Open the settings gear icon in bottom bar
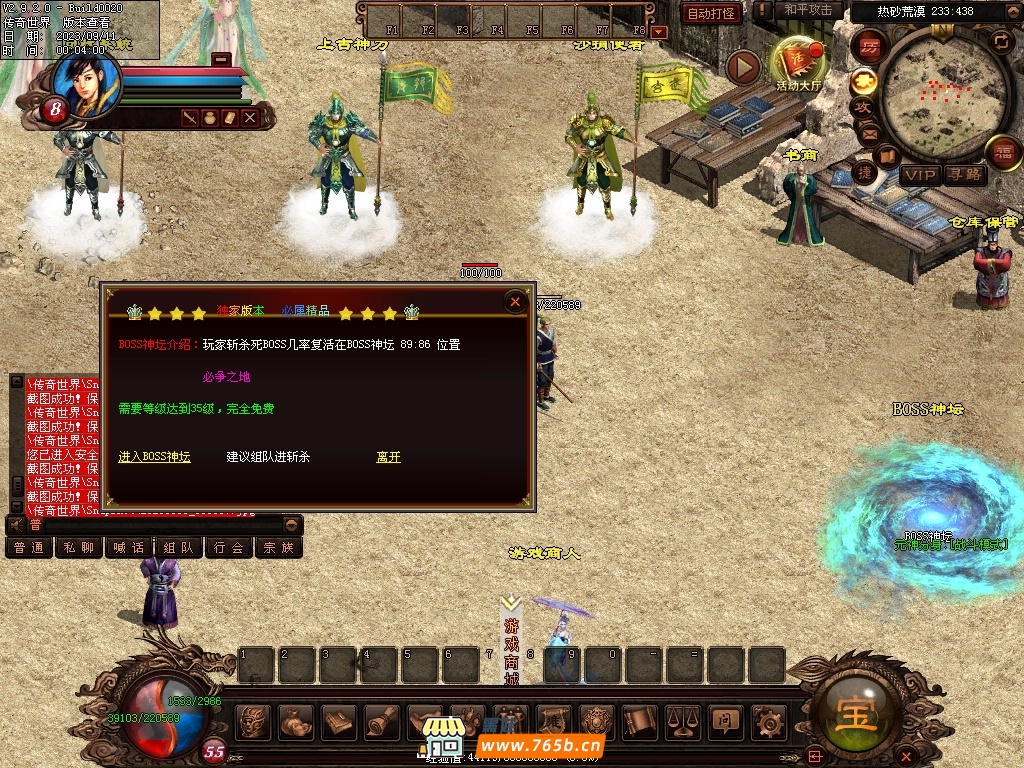Screen dimensions: 1024x768 coord(768,720)
